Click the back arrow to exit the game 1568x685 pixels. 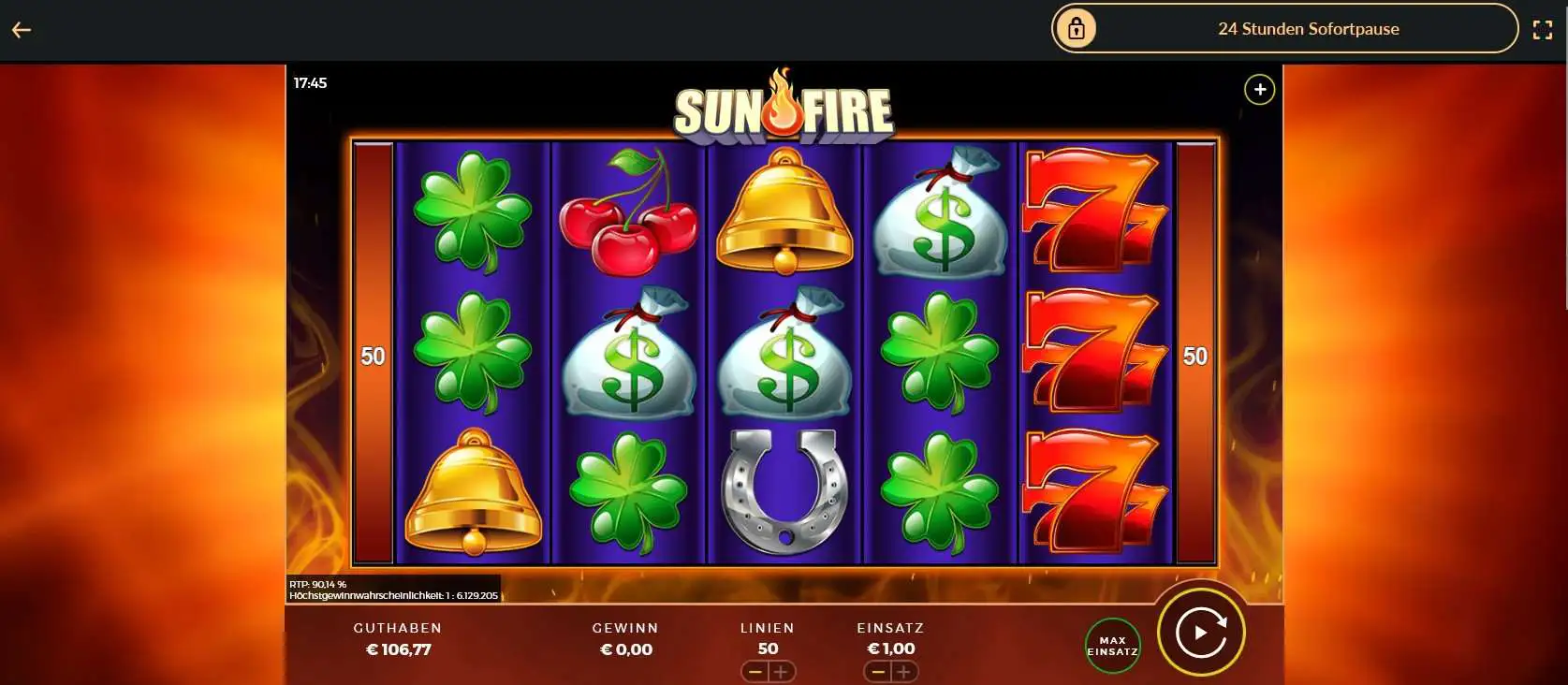[x=21, y=28]
